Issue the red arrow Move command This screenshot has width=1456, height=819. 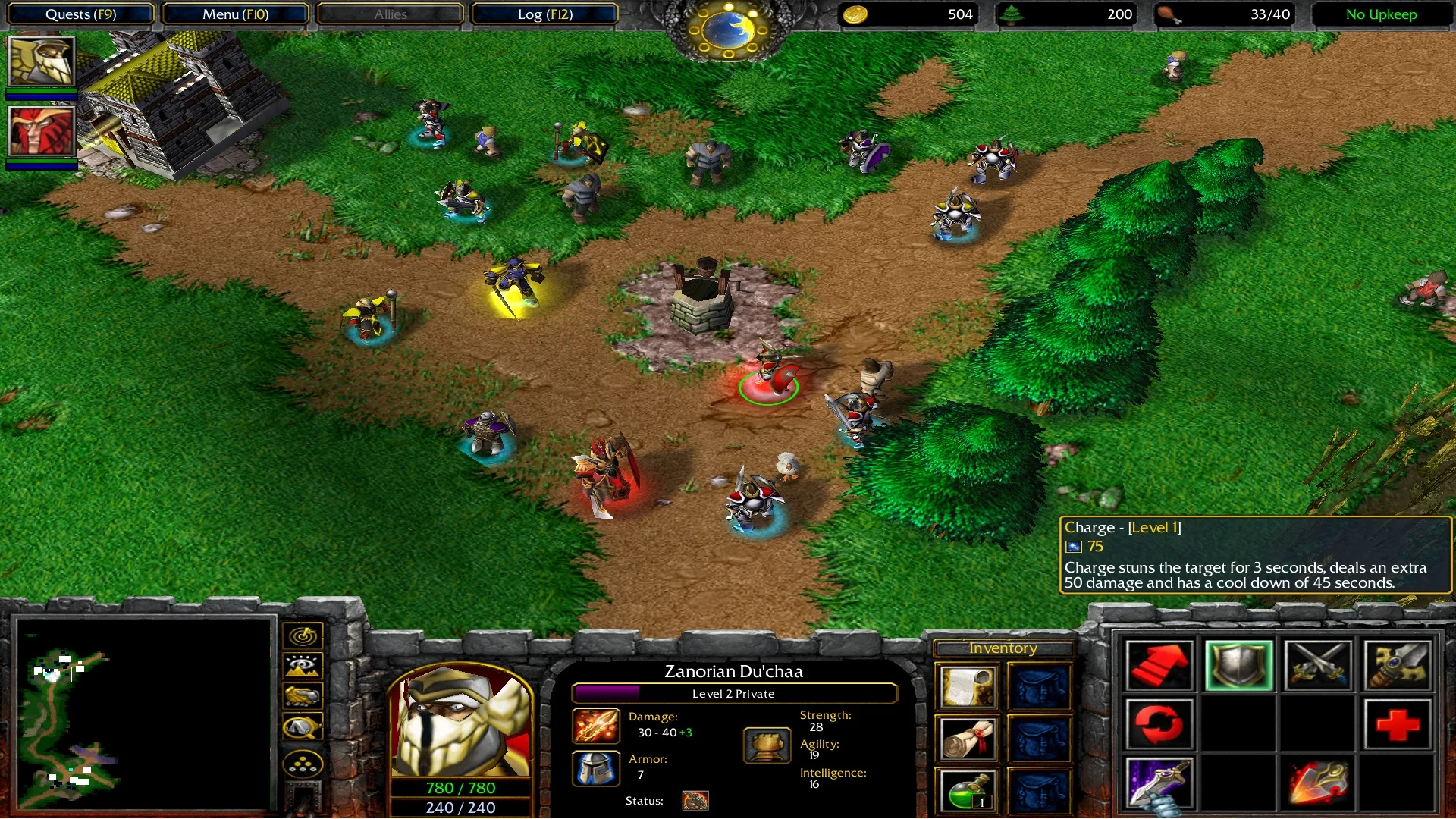(x=1159, y=666)
